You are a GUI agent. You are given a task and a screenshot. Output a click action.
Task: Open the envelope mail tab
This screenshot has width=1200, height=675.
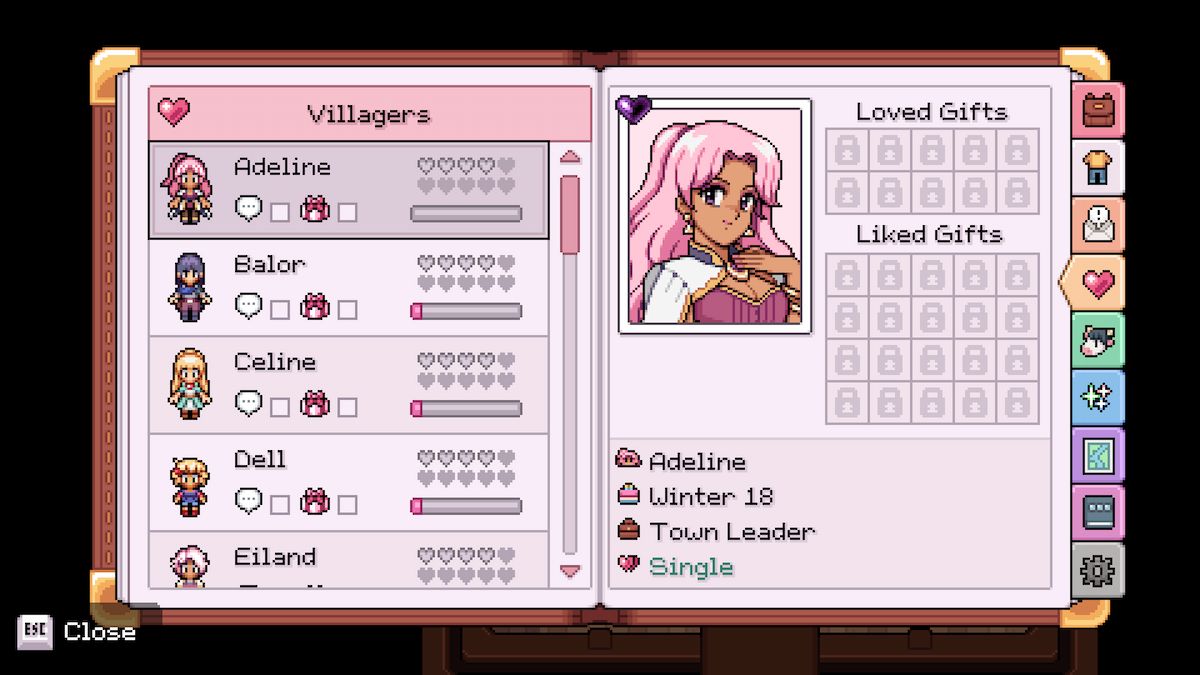pyautogui.click(x=1098, y=225)
